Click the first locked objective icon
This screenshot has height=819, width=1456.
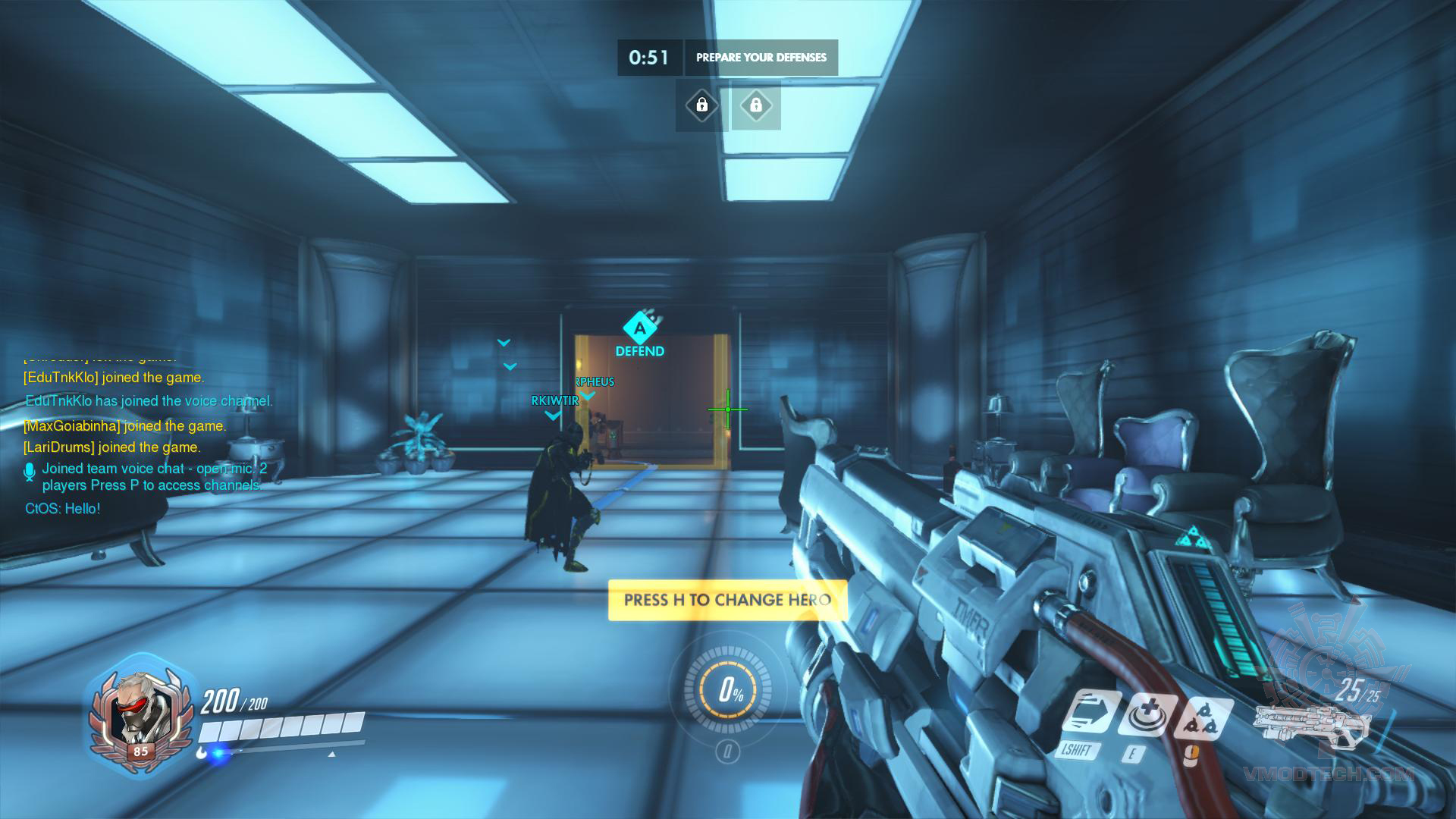tap(701, 106)
